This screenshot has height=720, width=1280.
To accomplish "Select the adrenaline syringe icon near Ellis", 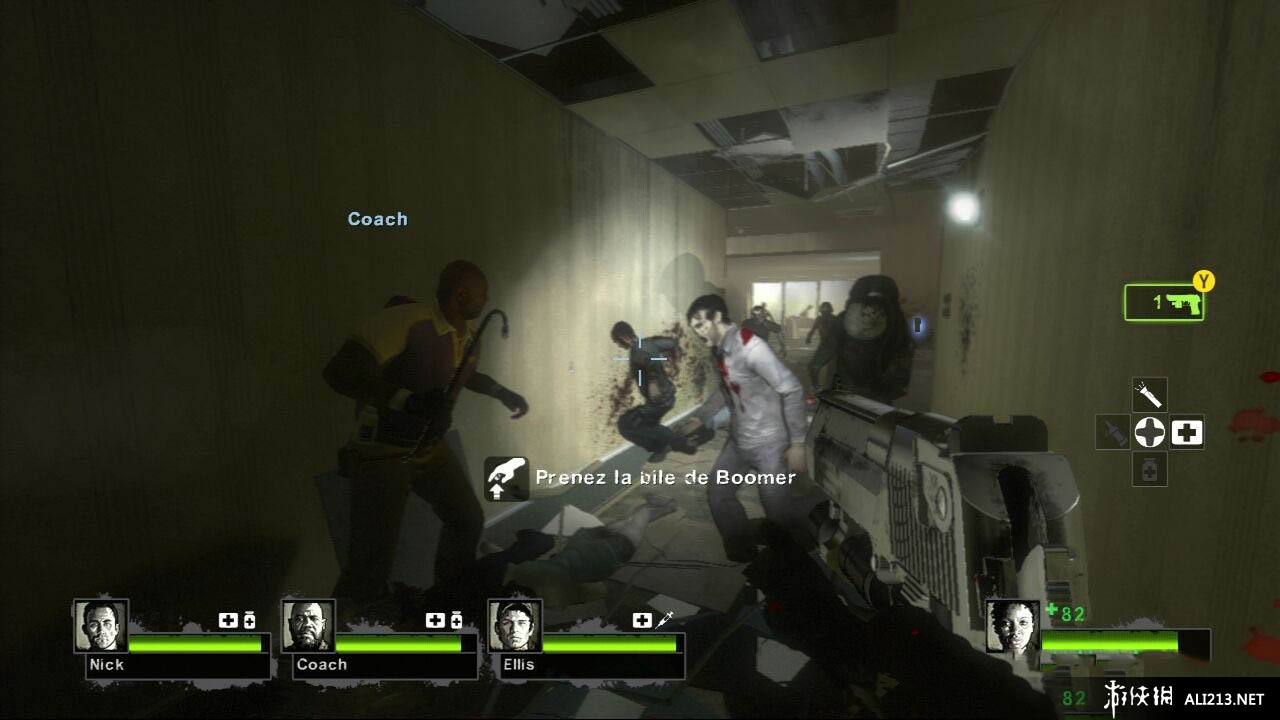I will (x=666, y=620).
